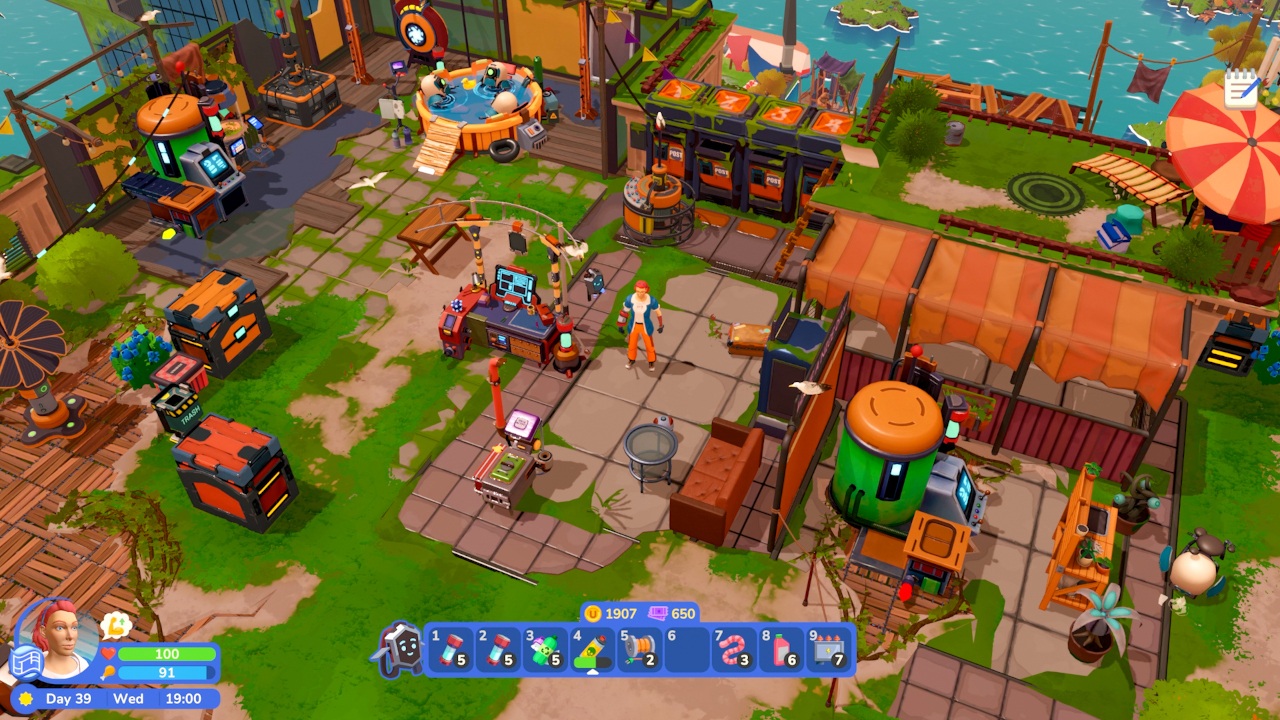Select the batteries in hotbar slot 1

(450, 650)
